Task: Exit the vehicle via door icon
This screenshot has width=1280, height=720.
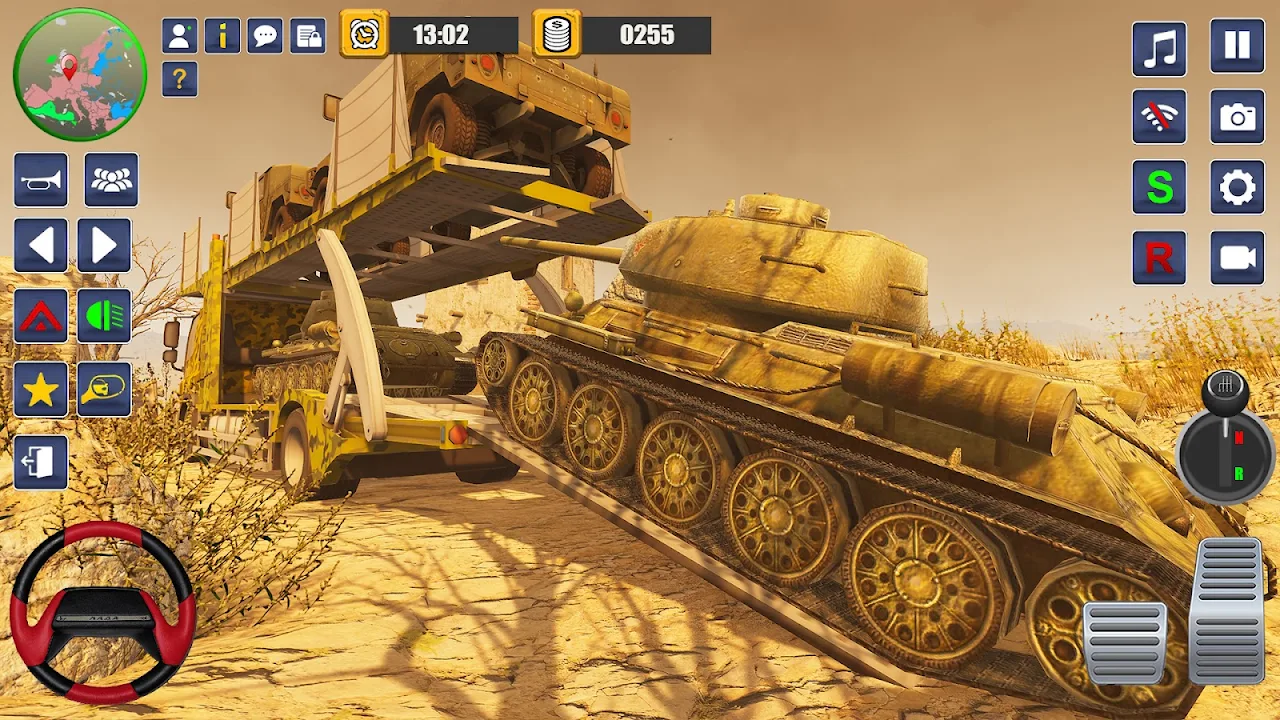Action: 41,462
